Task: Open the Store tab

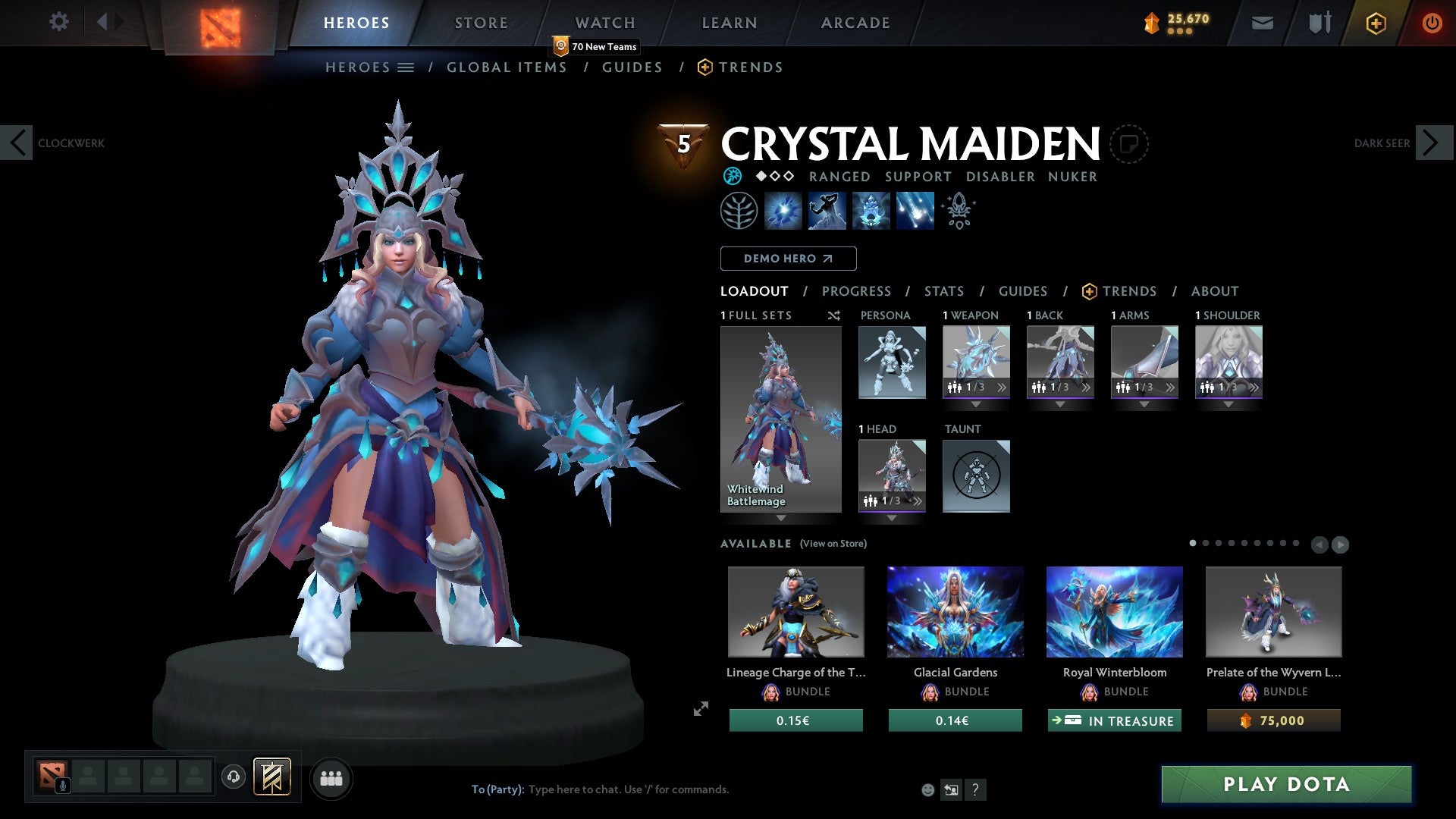Action: (x=481, y=23)
